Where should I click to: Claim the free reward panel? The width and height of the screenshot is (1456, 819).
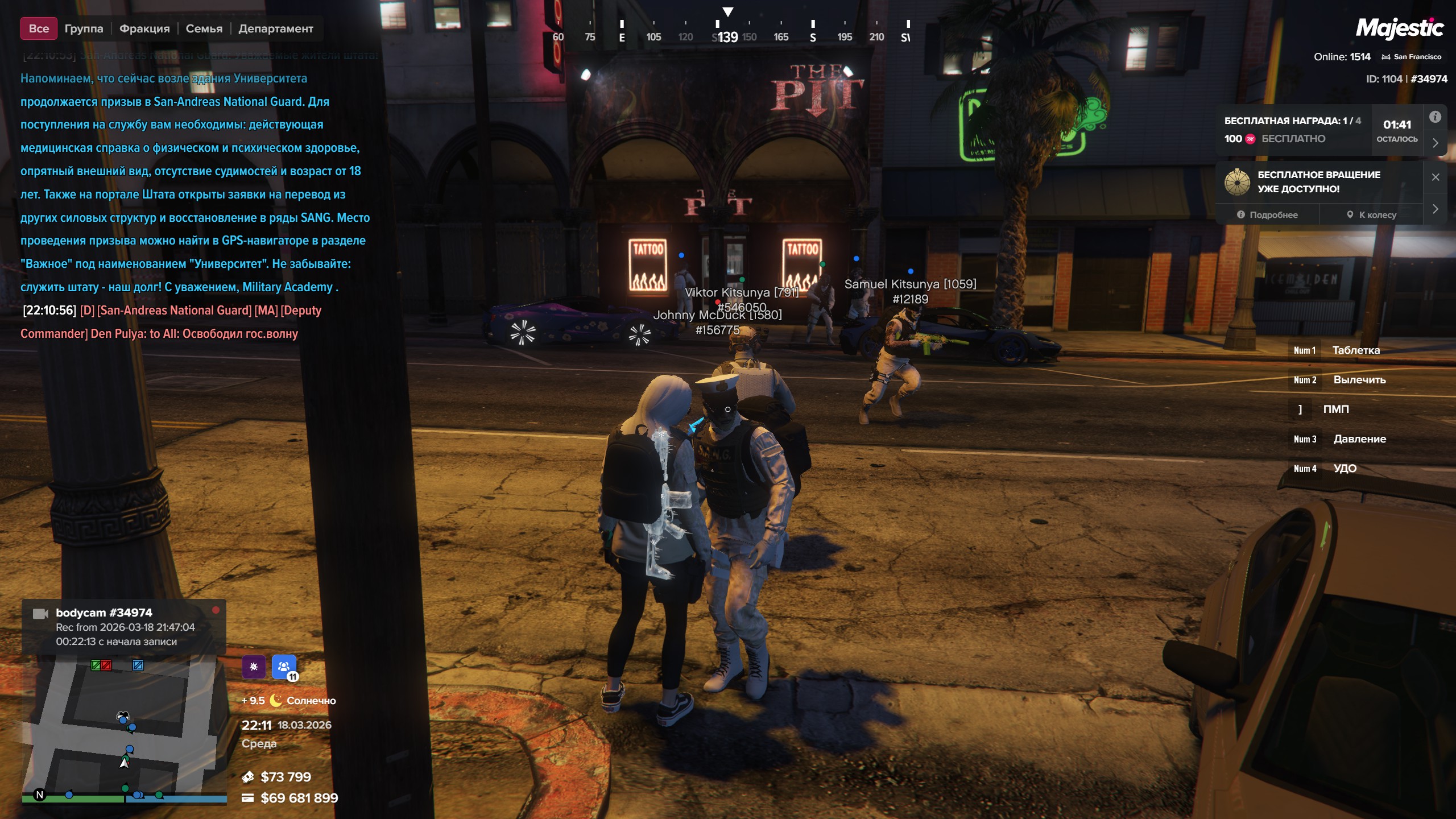point(1292,130)
